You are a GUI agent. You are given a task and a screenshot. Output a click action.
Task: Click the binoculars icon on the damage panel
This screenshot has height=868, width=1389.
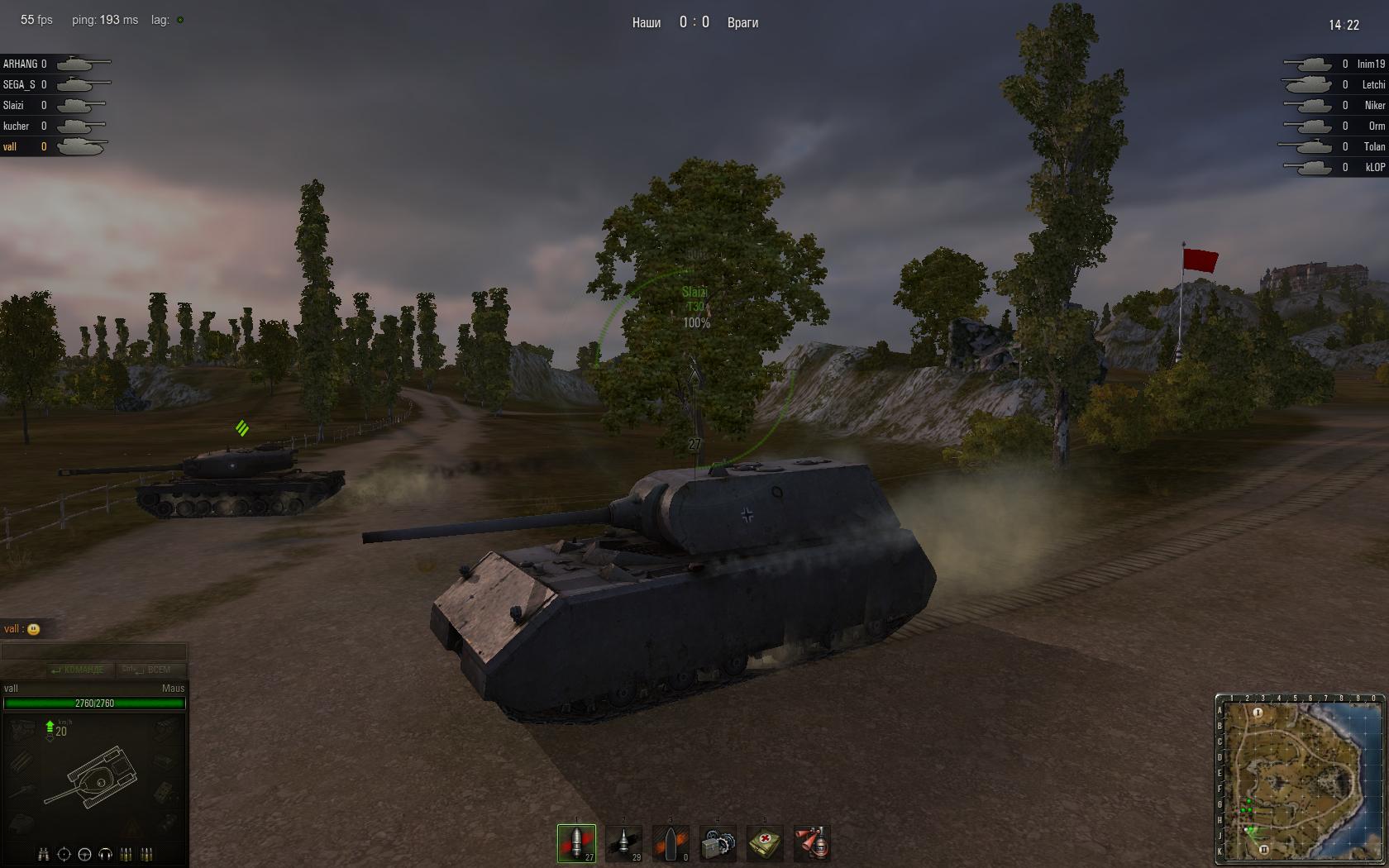click(43, 853)
